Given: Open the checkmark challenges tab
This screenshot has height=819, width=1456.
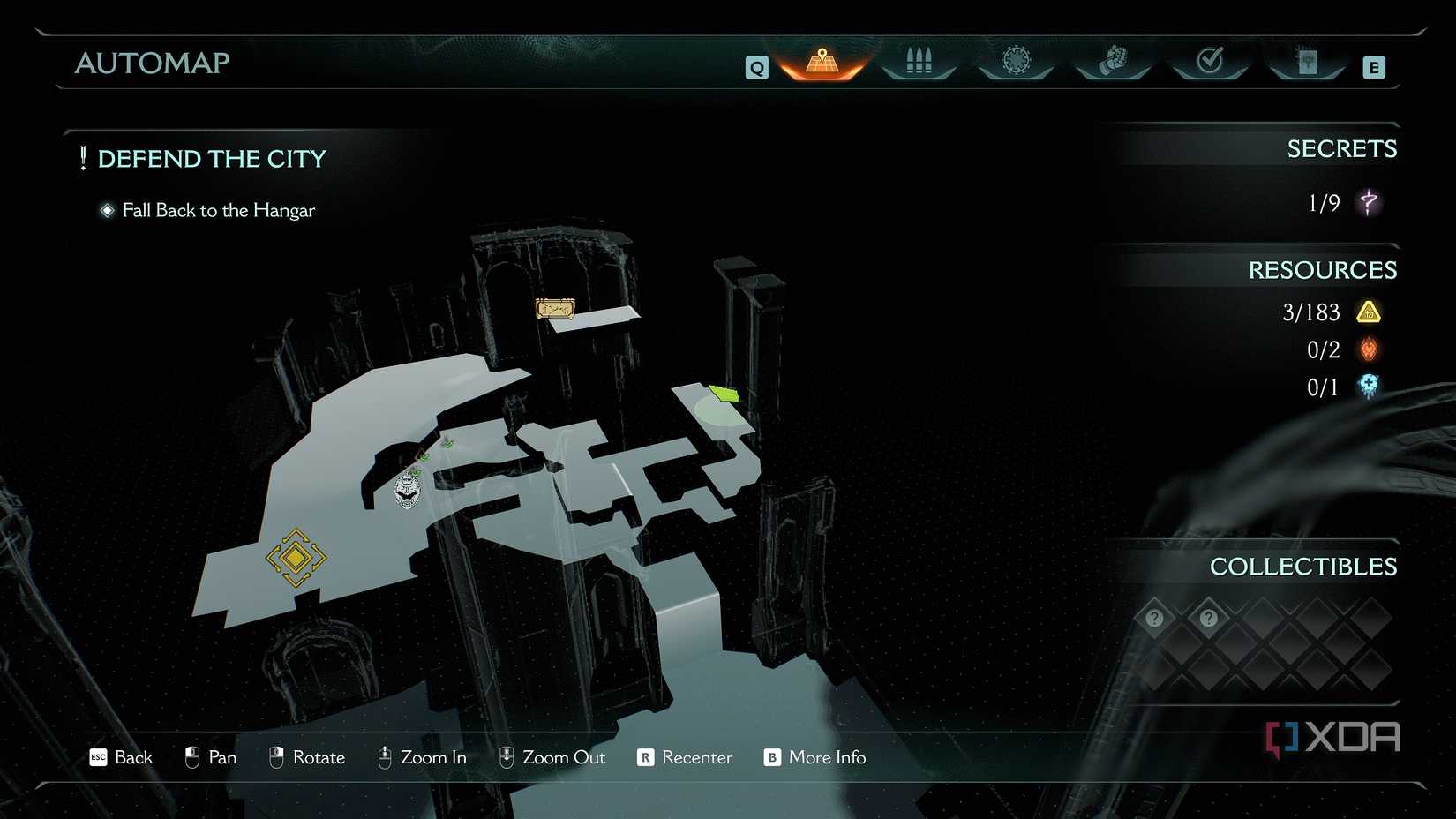Looking at the screenshot, I should pos(1210,61).
